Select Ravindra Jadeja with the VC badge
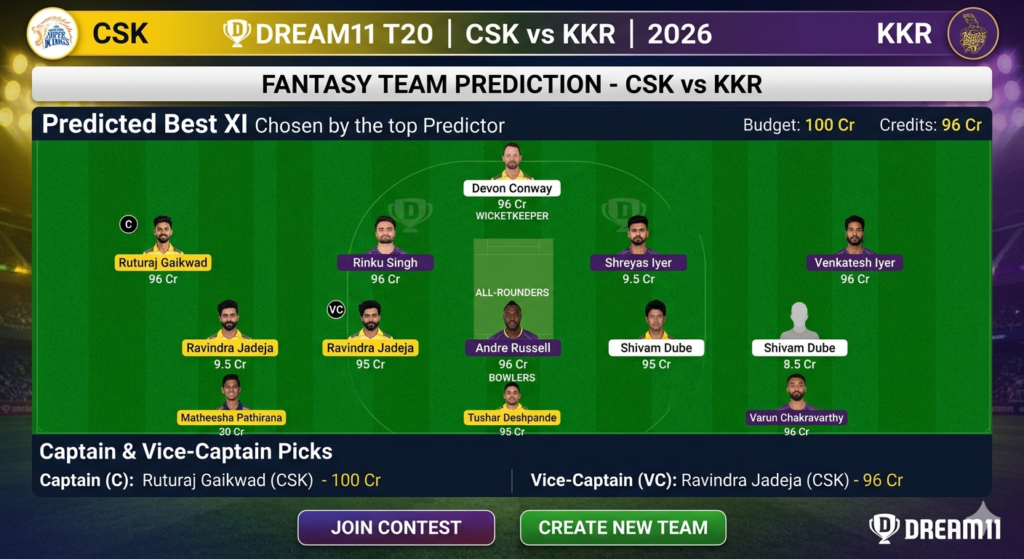This screenshot has height=559, width=1024. pyautogui.click(x=370, y=347)
